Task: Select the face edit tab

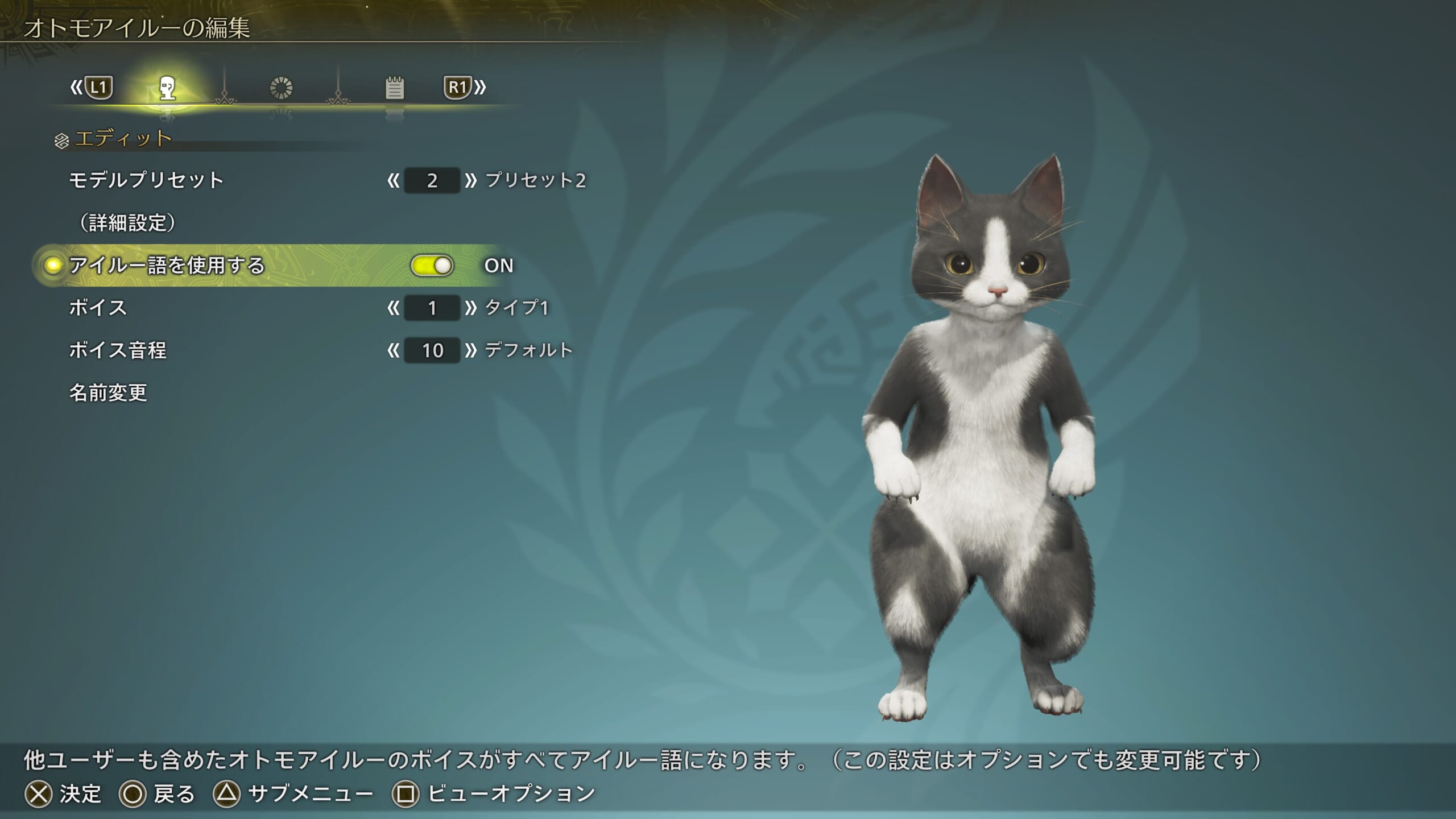Action: (x=167, y=88)
